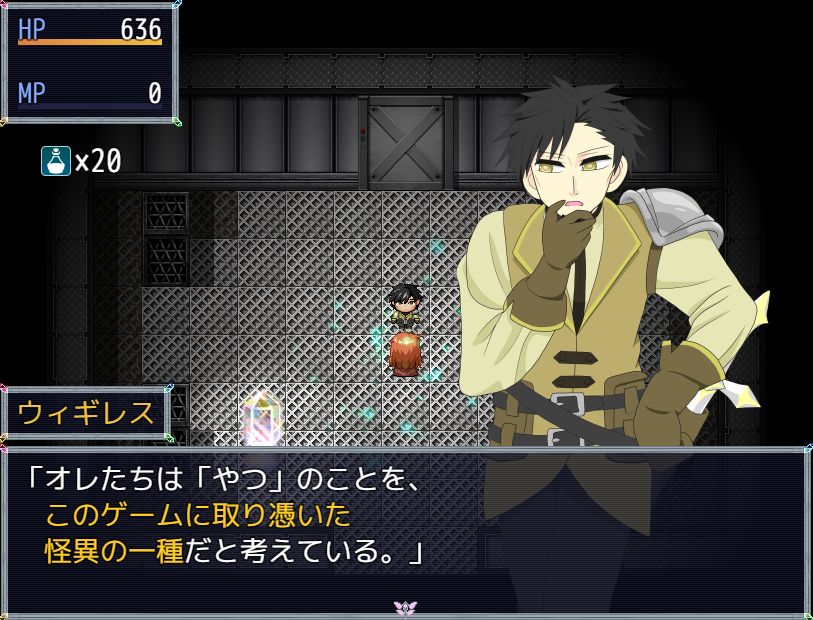813x620 pixels.
Task: Click the butterfly continue indicator
Action: tap(405, 607)
